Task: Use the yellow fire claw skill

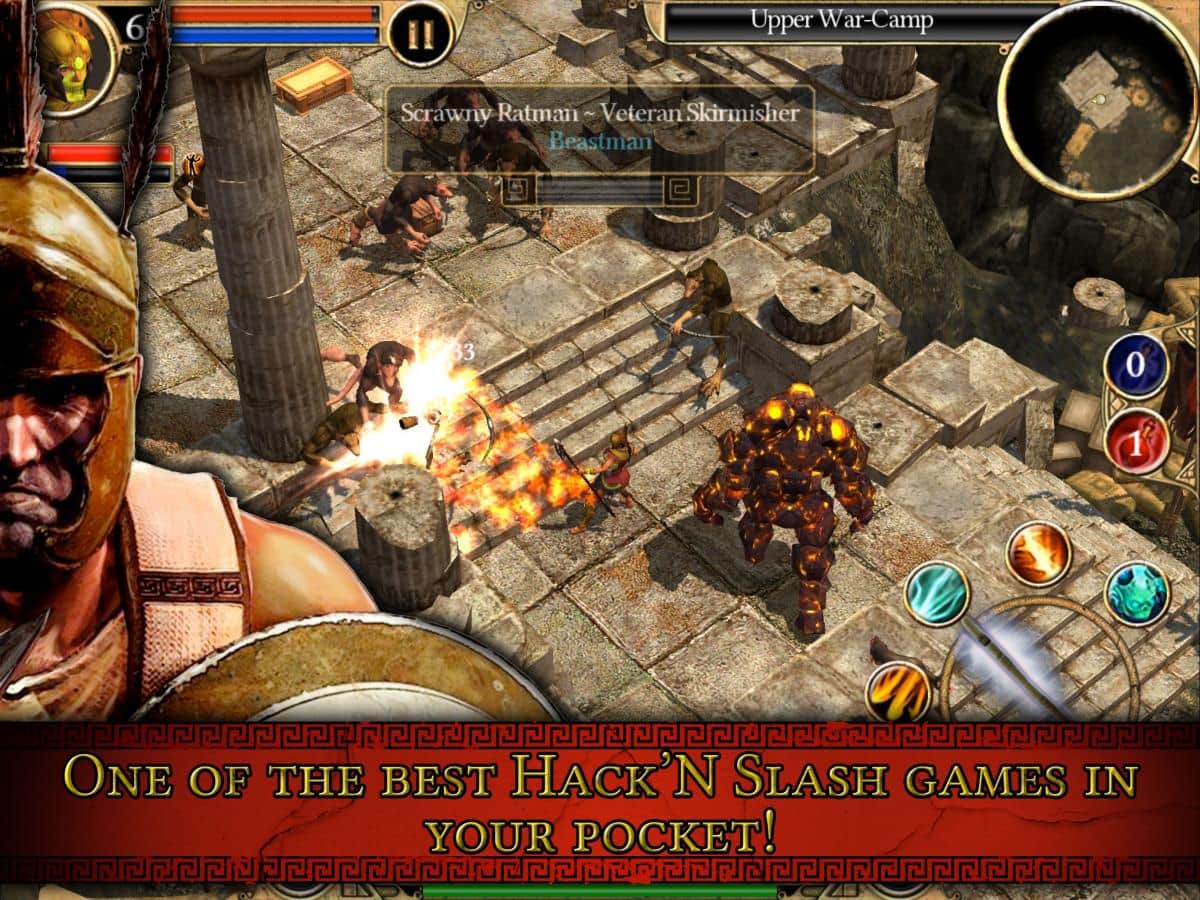Action: pos(899,691)
